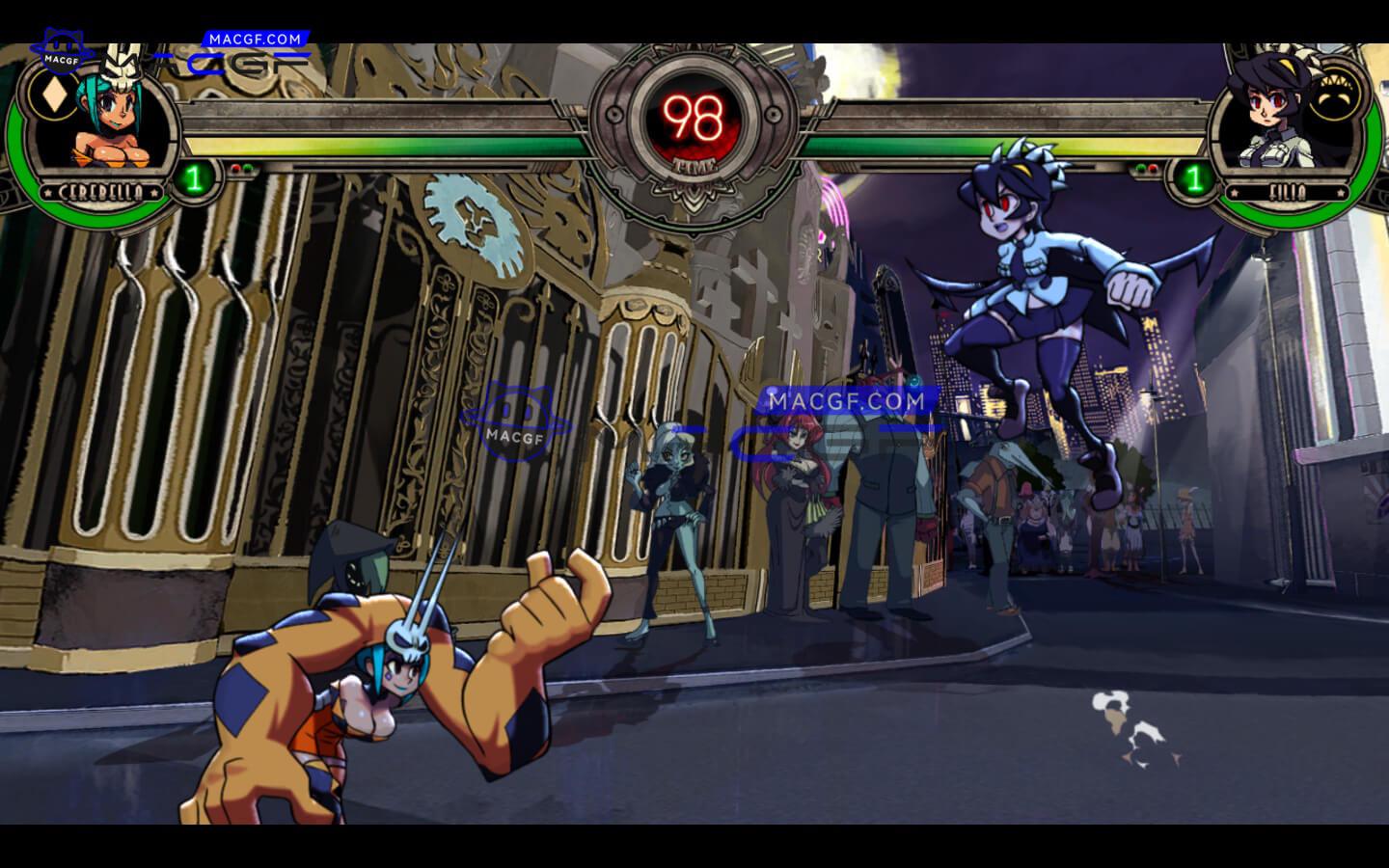
Task: Expand Cerebella's nameplate banner
Action: [99, 191]
